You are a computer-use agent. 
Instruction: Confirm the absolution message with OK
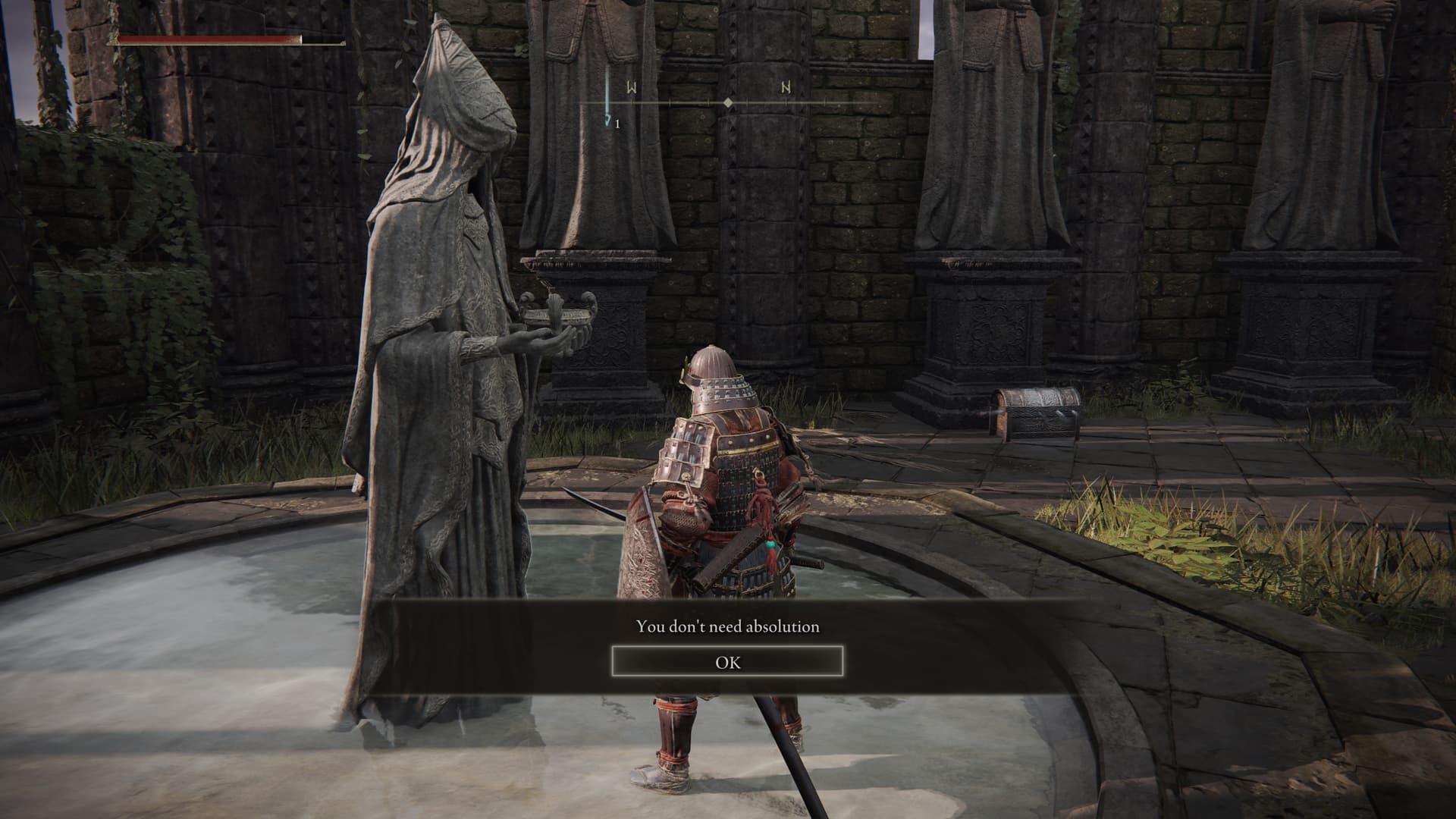pos(727,662)
